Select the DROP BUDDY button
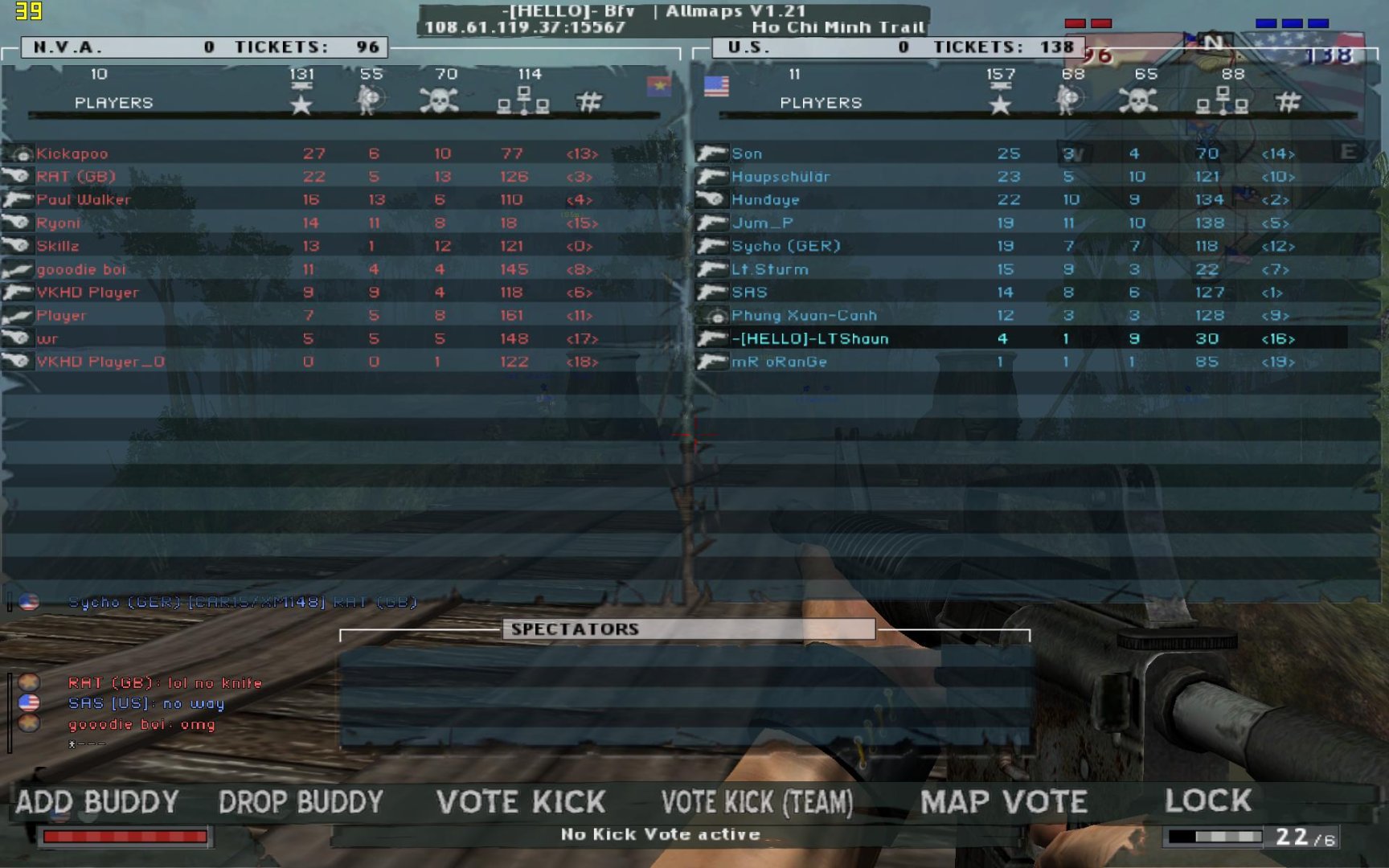The height and width of the screenshot is (868, 1389). tap(301, 802)
